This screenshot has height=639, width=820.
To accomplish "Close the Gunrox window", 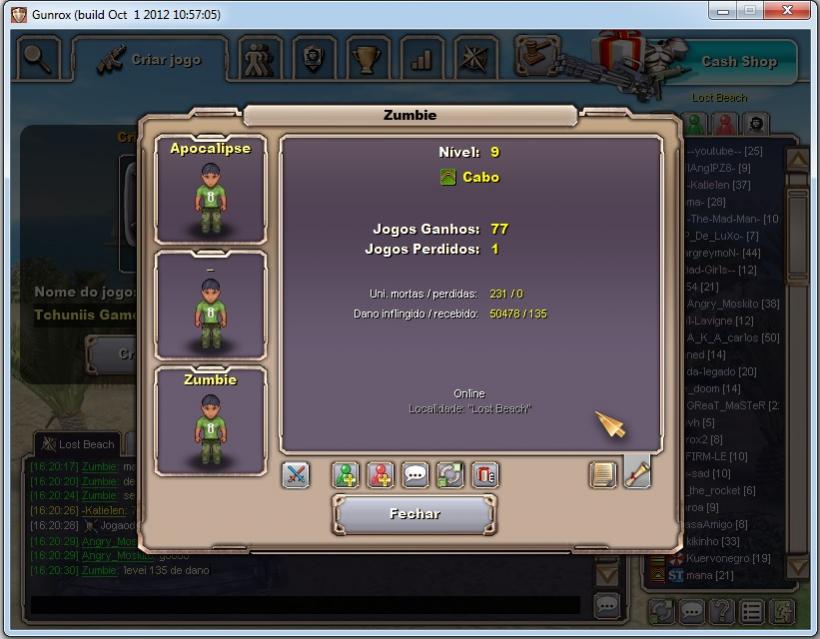I will tap(788, 13).
